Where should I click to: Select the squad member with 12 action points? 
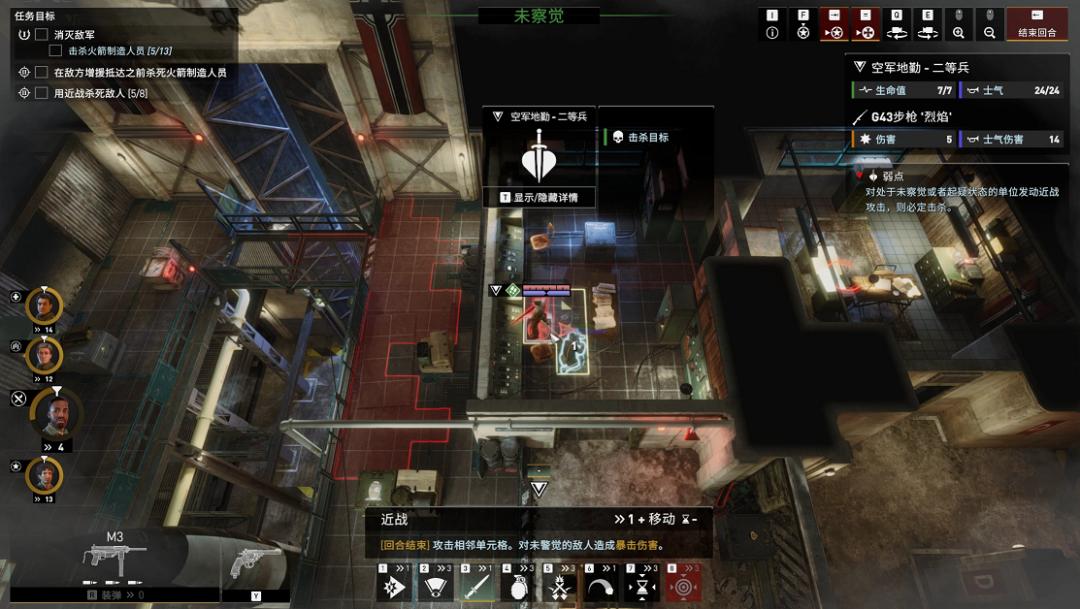43,354
